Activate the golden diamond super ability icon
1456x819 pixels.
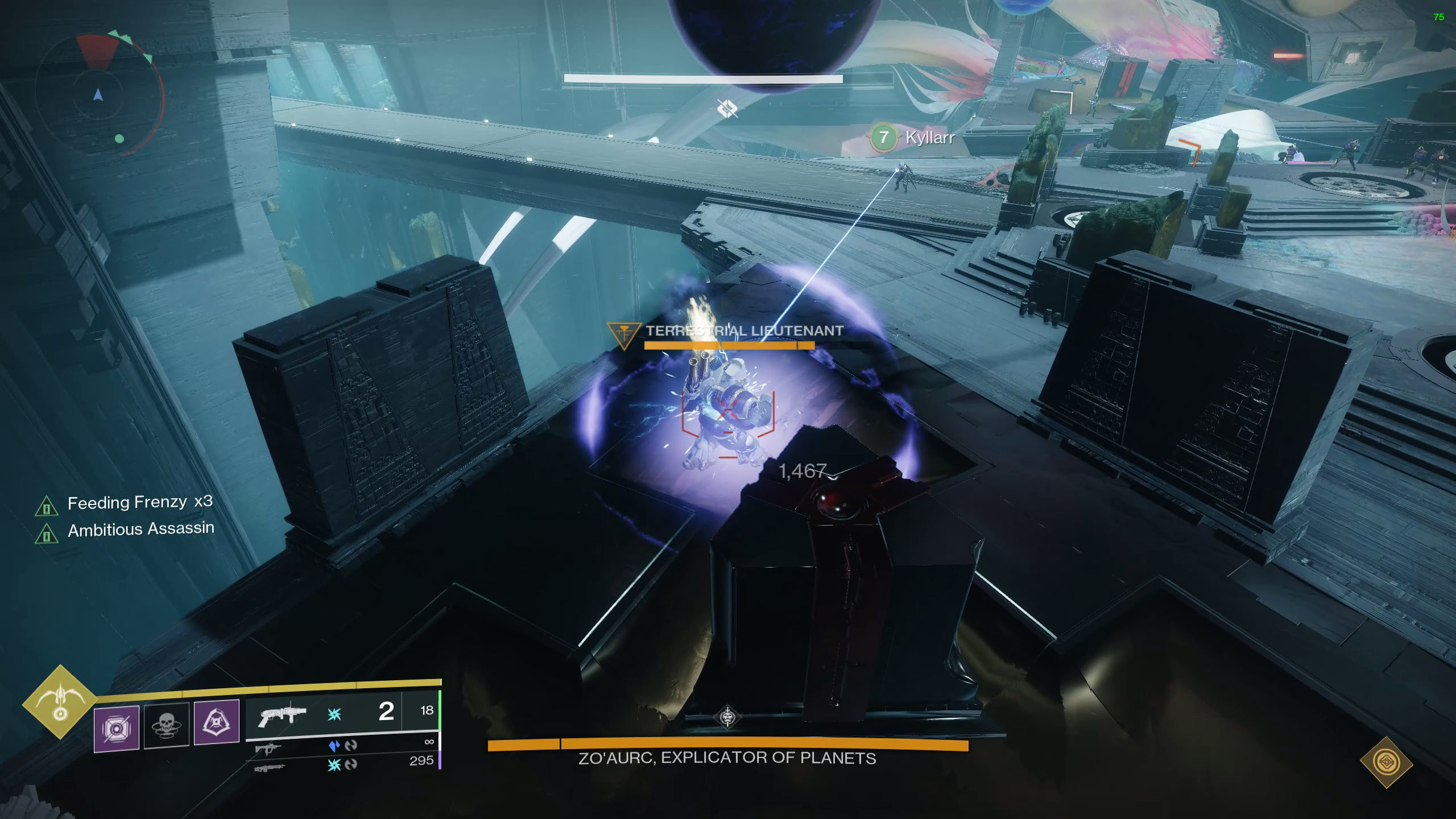pos(60,702)
